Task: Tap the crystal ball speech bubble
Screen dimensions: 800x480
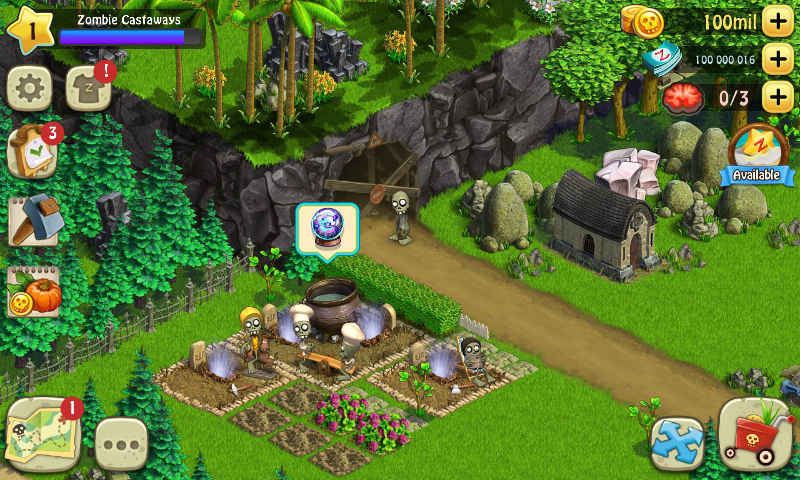Action: tap(327, 230)
